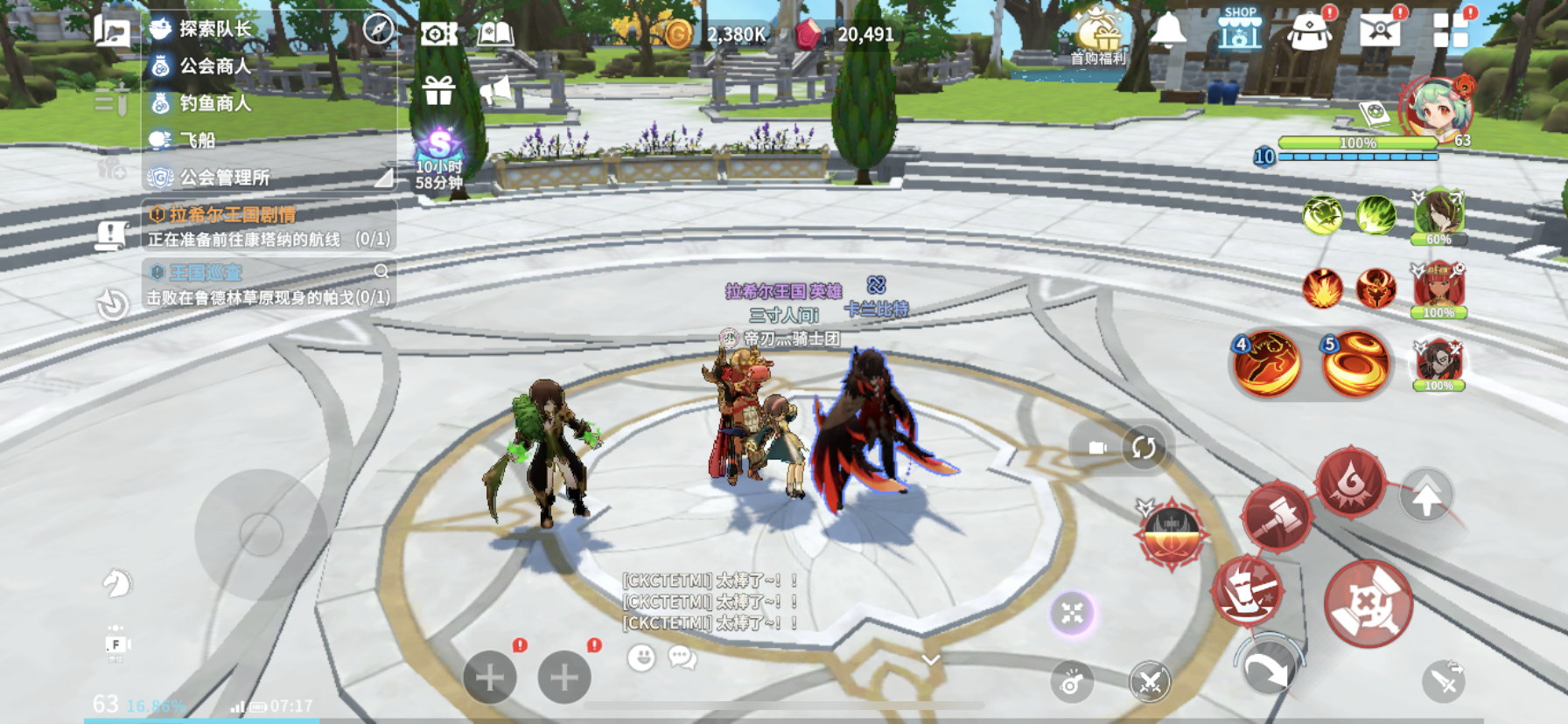Open the SHOP icon

click(x=1240, y=29)
